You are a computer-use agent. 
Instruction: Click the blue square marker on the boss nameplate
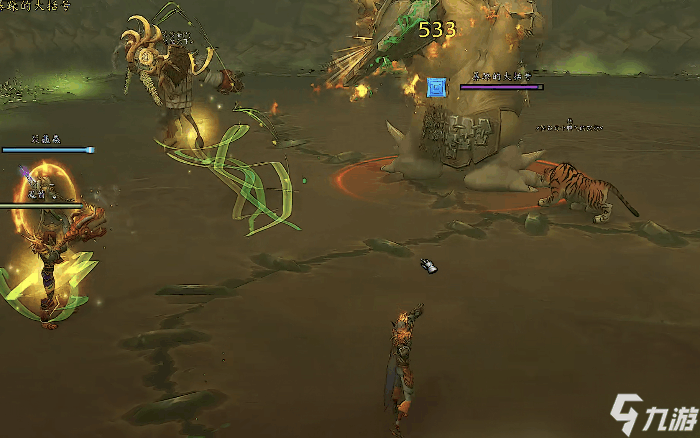click(436, 87)
